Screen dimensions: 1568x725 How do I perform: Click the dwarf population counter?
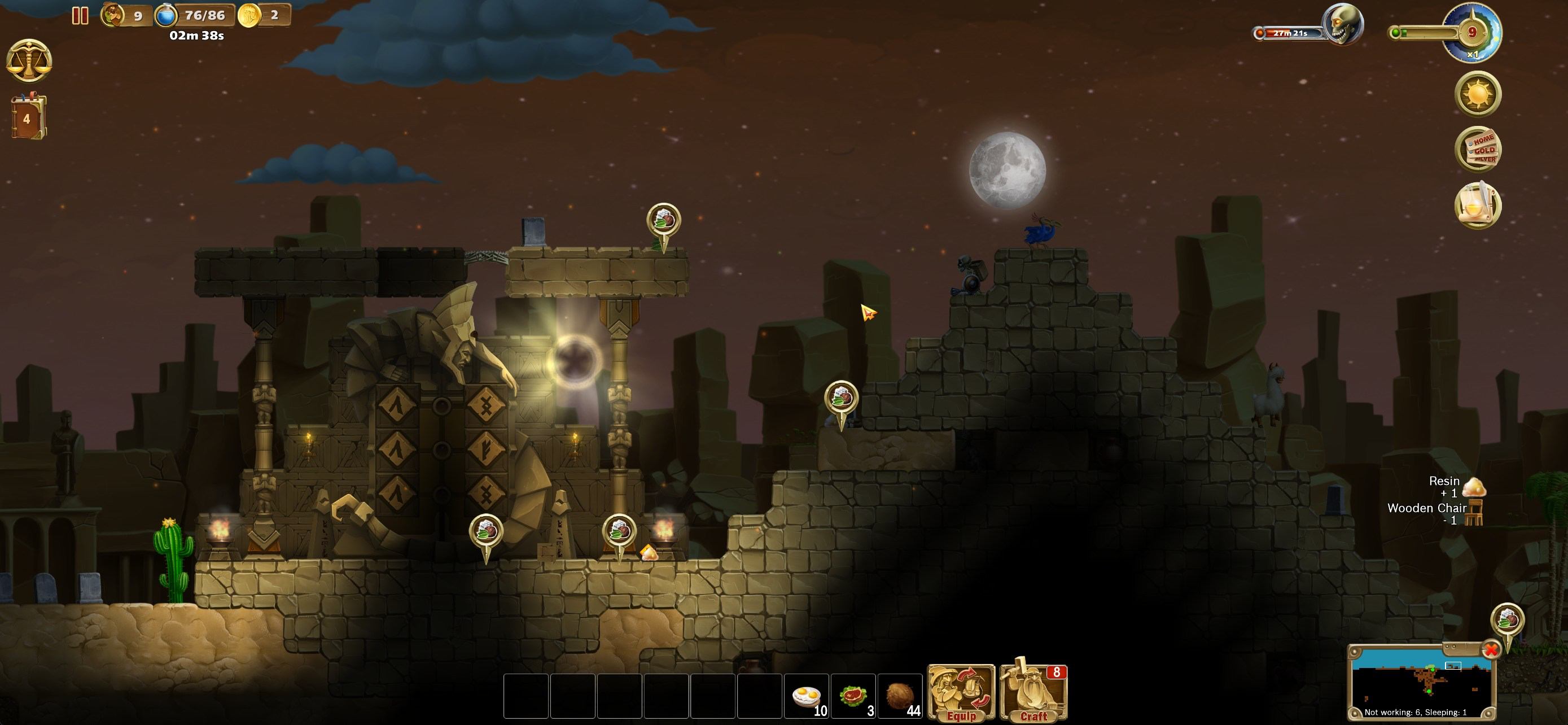[x=125, y=15]
